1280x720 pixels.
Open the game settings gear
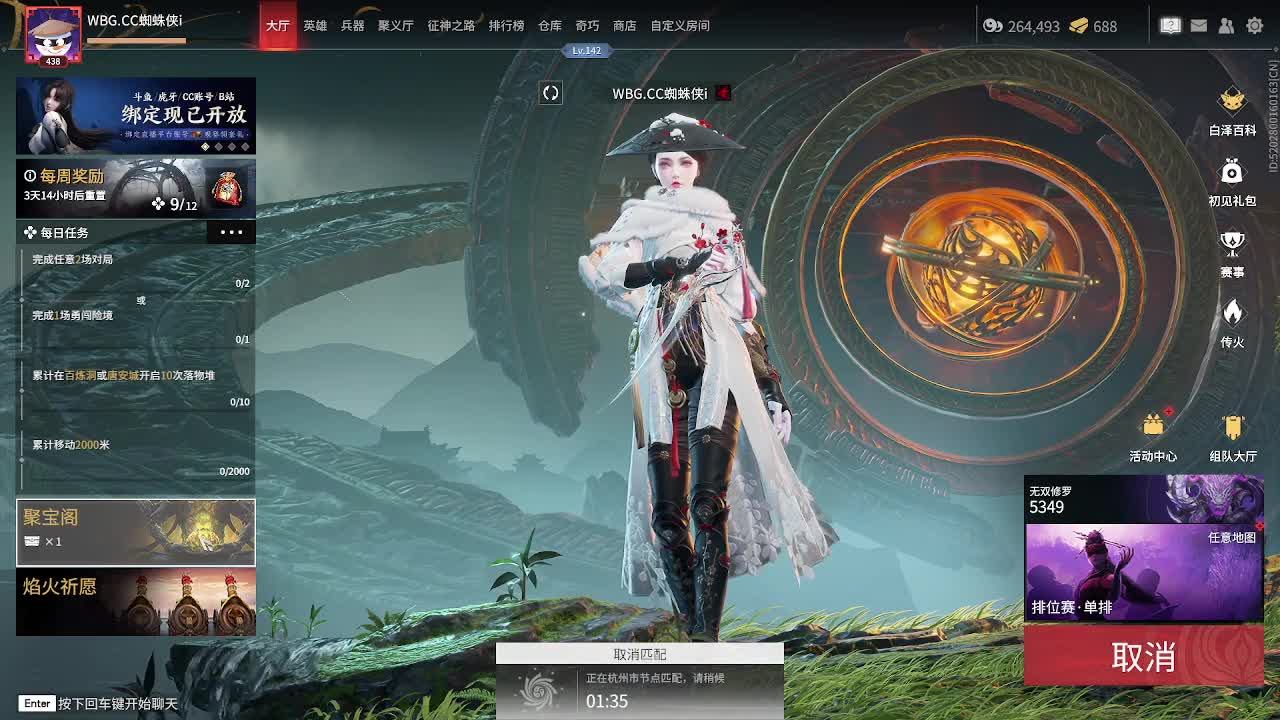click(1255, 25)
